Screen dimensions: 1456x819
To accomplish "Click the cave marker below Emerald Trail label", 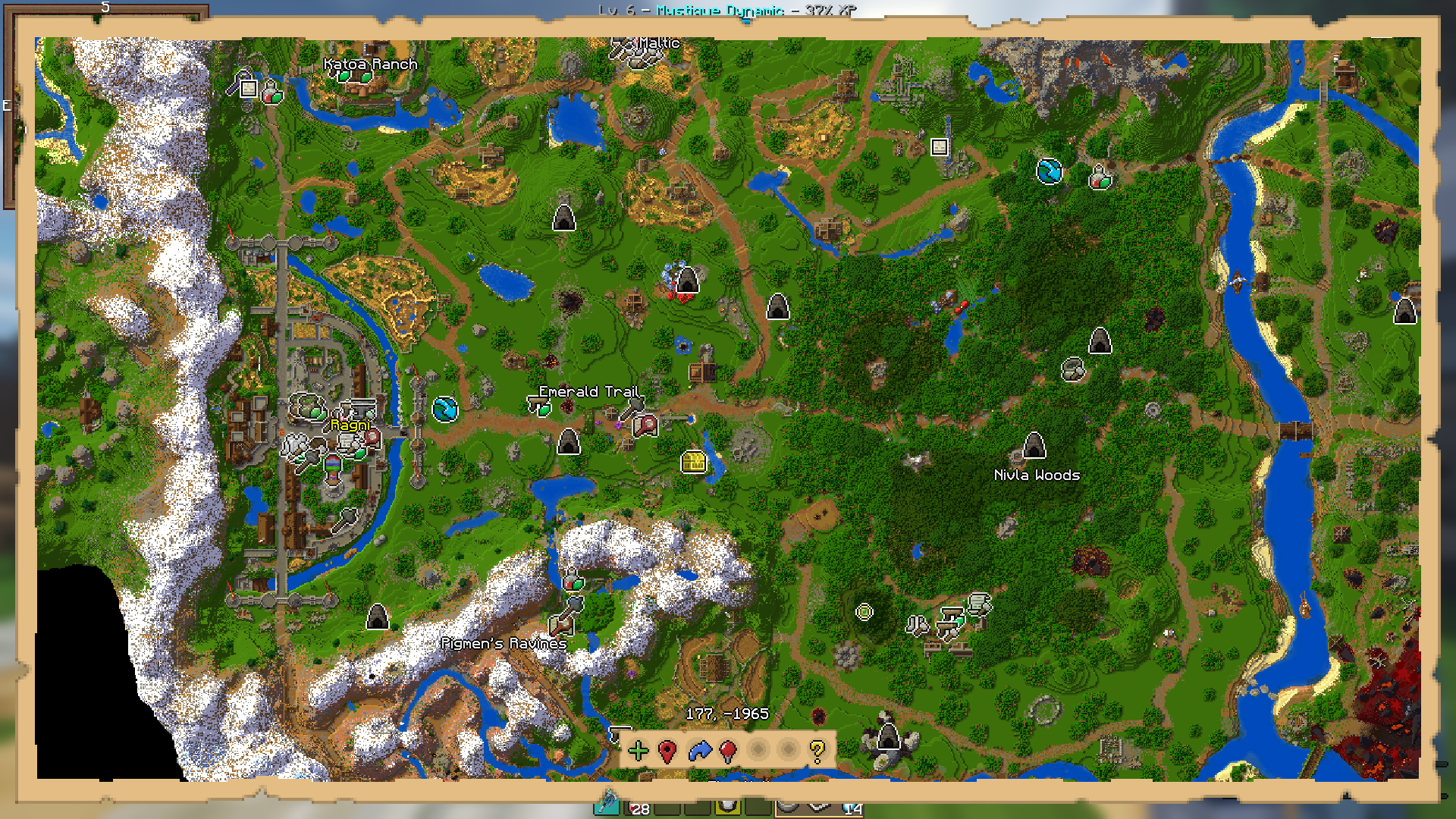I will [568, 441].
